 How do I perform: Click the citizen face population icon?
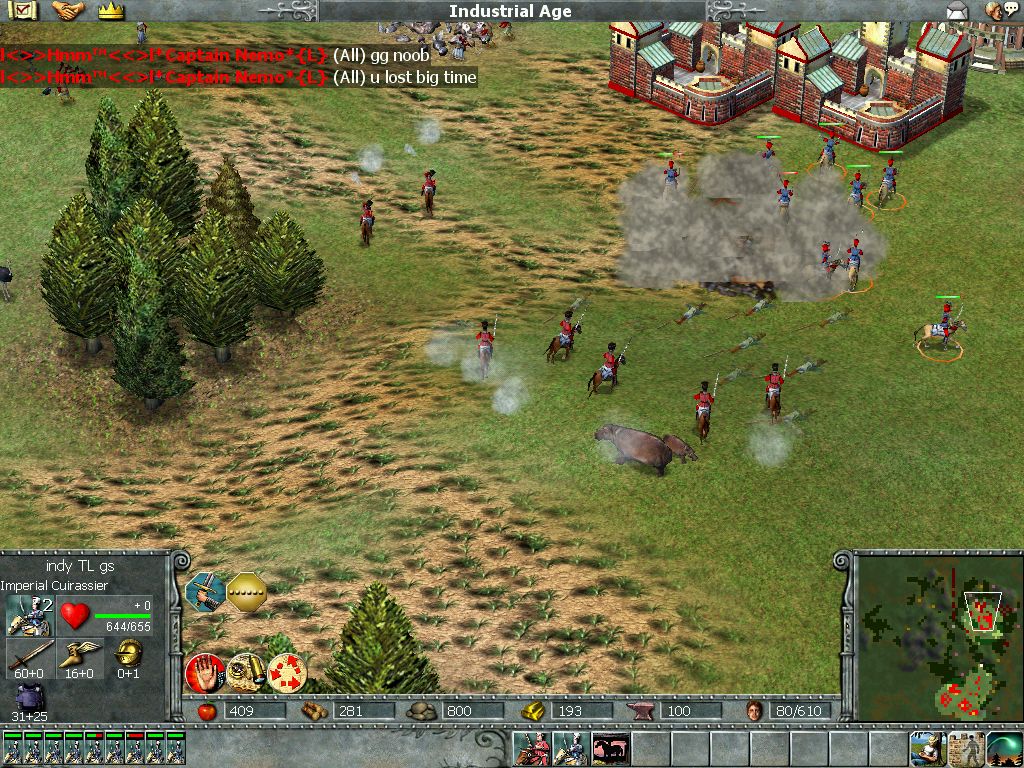[x=755, y=711]
